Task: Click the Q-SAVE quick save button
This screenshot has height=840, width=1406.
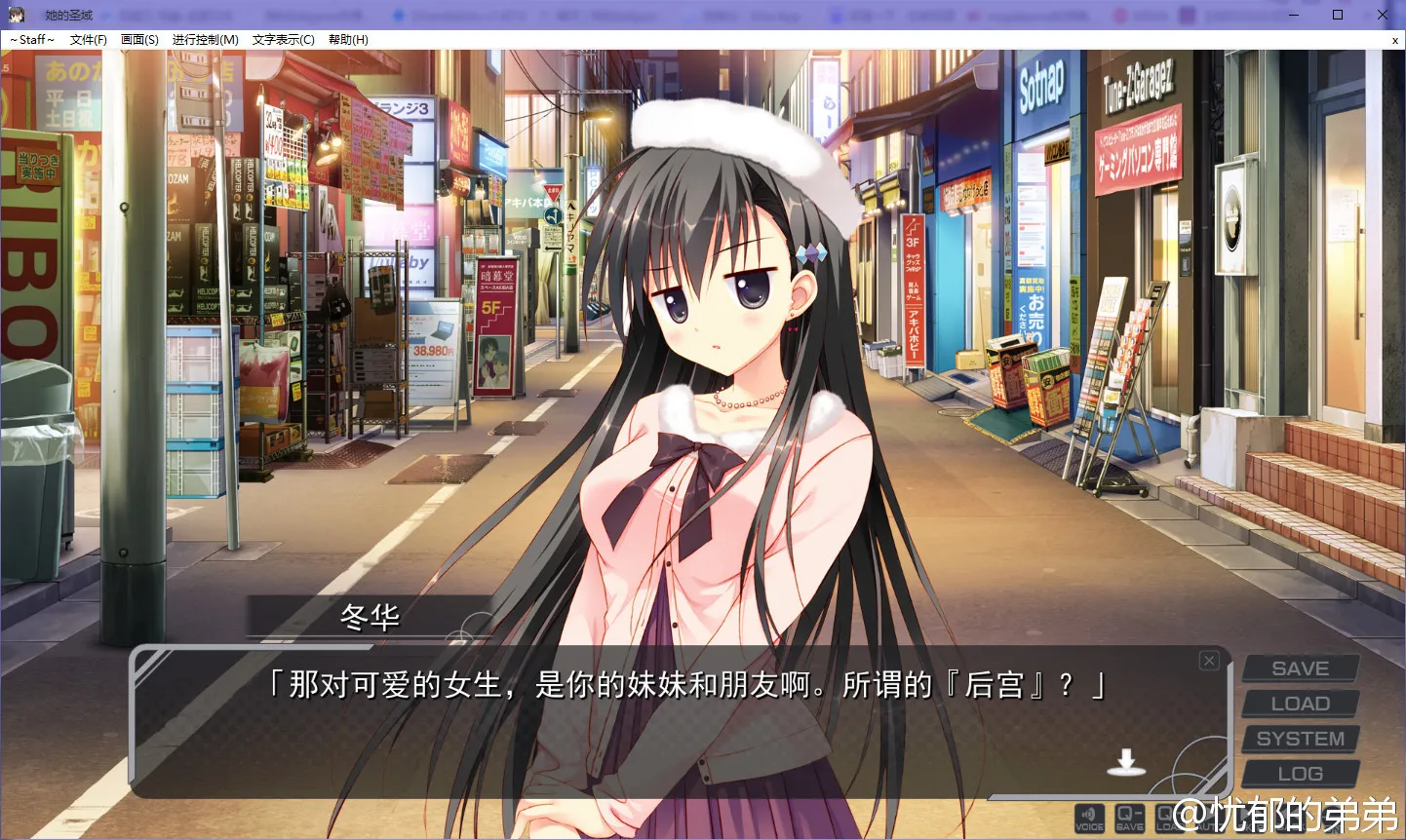Action: [x=1130, y=819]
